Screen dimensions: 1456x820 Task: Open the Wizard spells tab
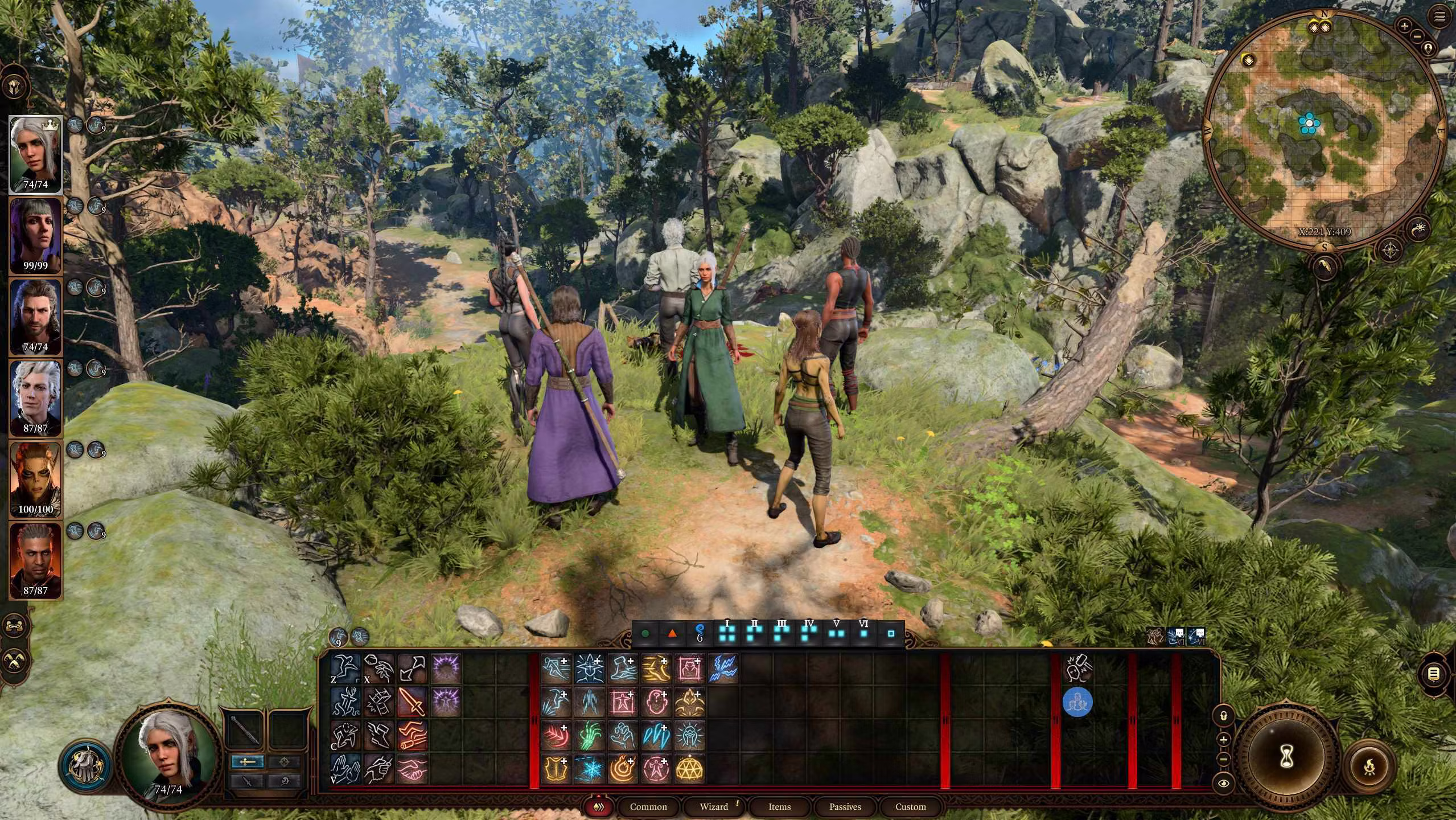pyautogui.click(x=714, y=806)
